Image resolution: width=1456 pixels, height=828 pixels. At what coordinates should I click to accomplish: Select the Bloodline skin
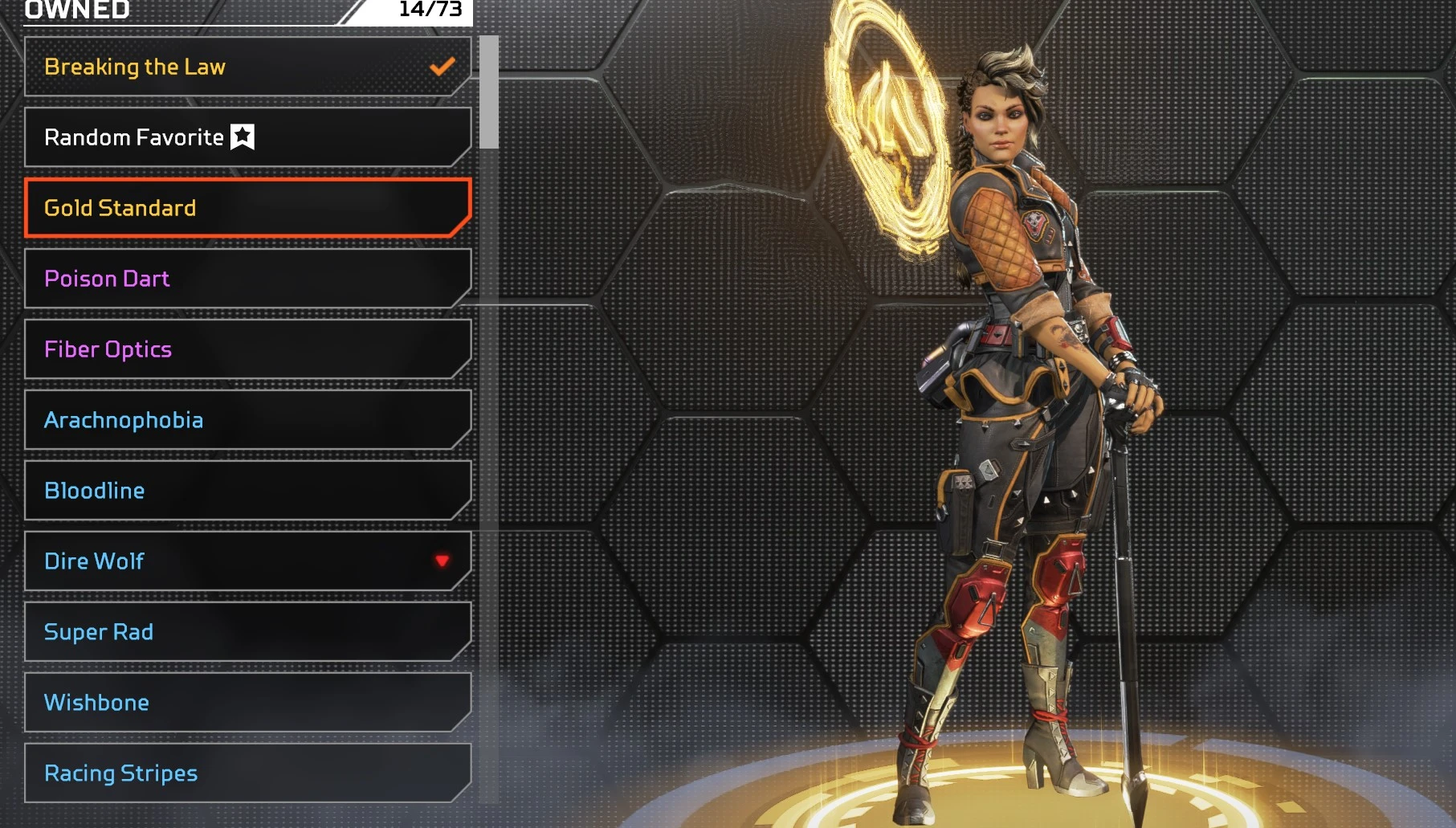pyautogui.click(x=247, y=491)
